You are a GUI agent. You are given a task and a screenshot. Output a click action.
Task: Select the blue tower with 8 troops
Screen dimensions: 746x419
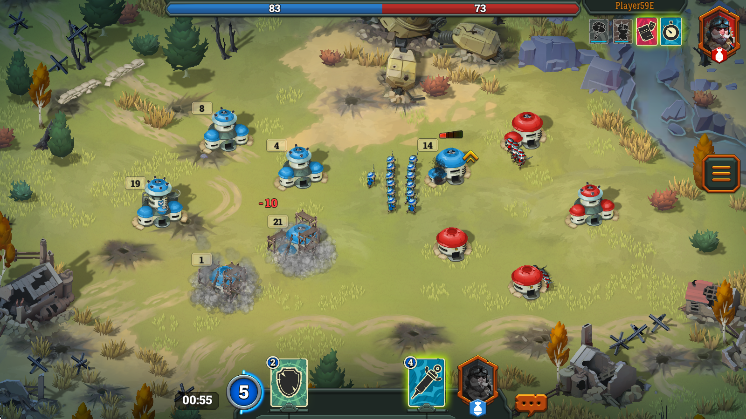[x=224, y=131]
